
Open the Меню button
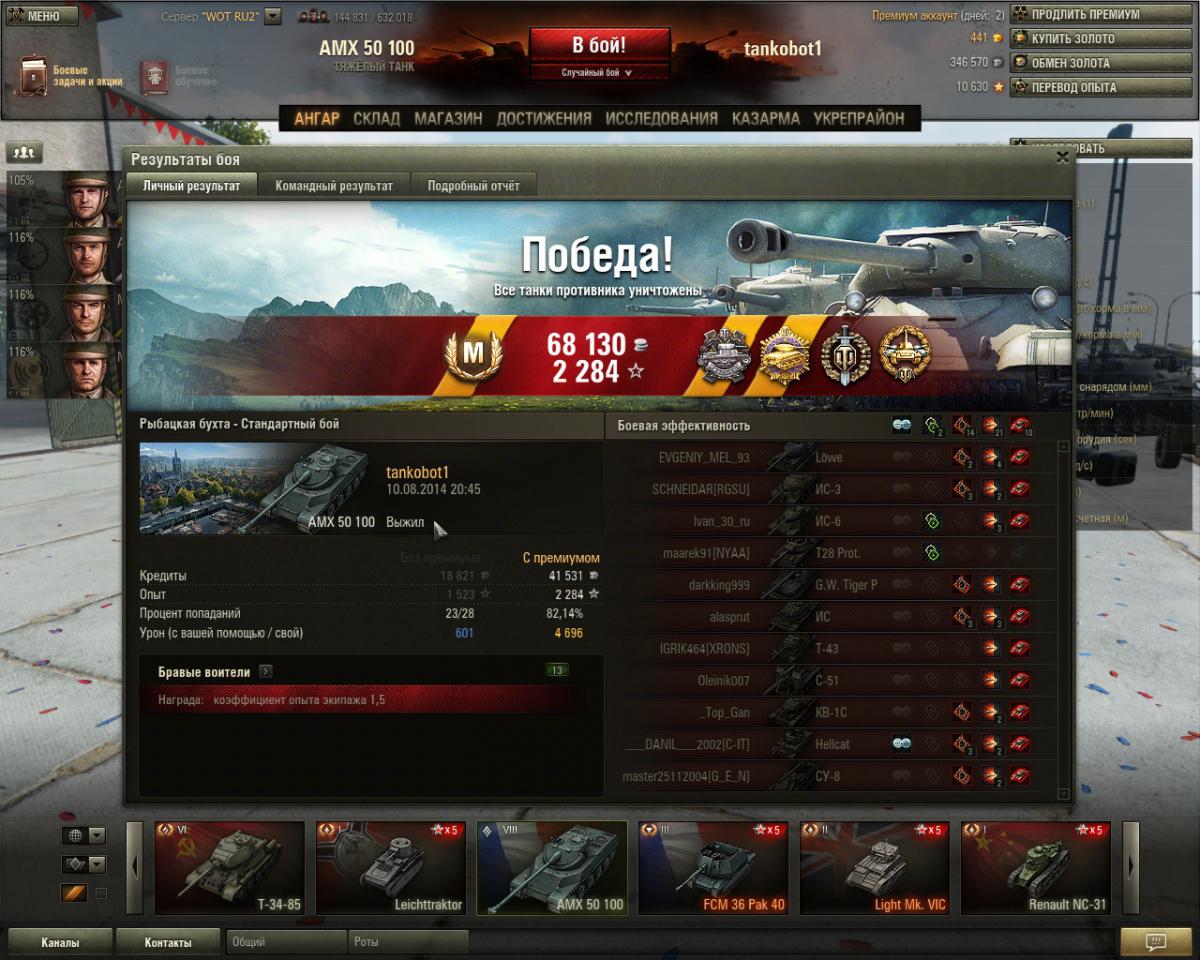pos(40,16)
